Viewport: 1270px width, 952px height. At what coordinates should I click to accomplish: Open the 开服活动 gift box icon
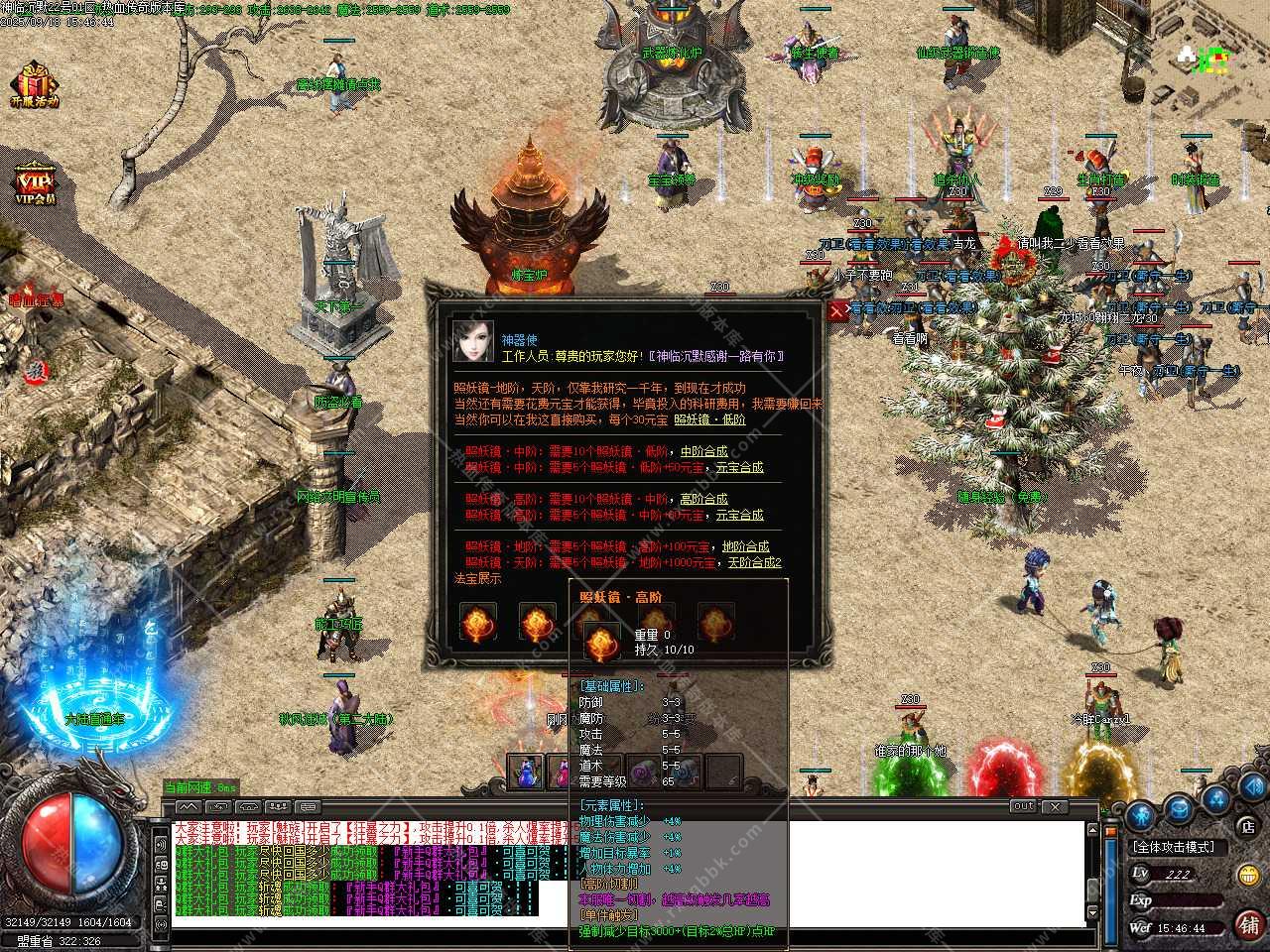(35, 83)
